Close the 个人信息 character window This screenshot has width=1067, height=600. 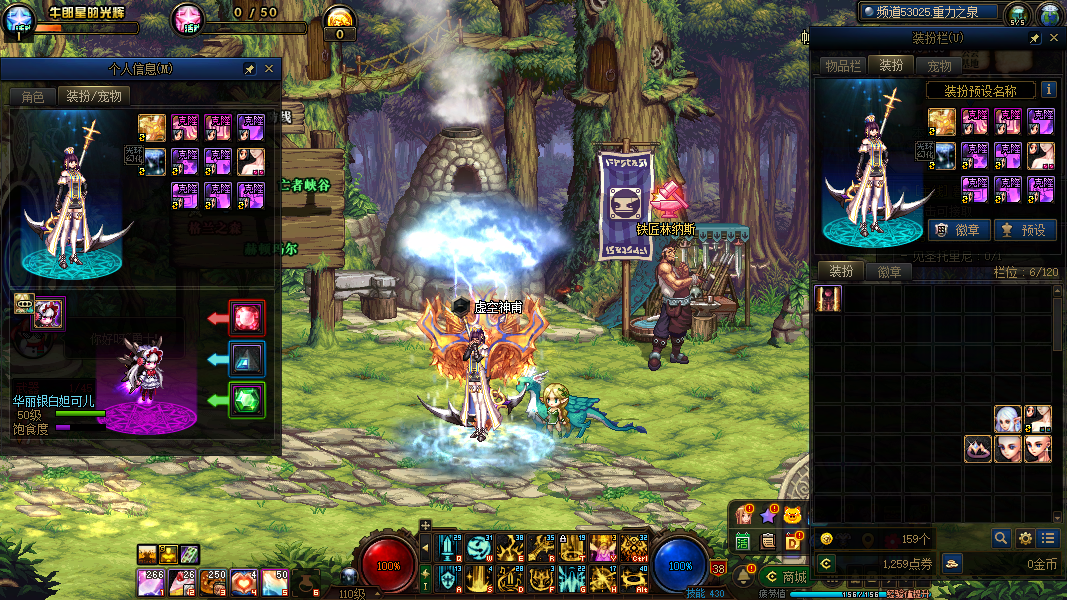pos(269,70)
